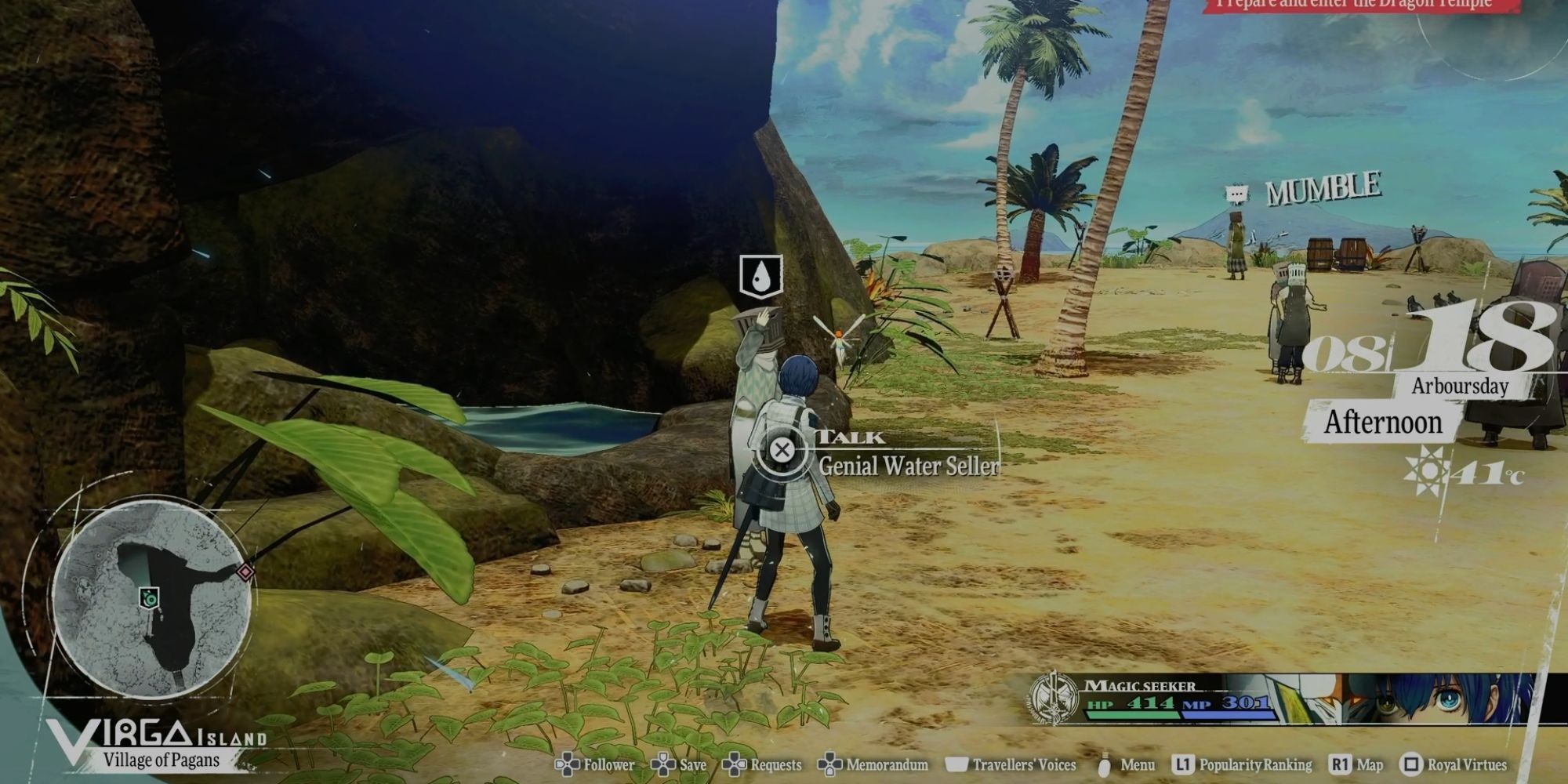Click the green player marker on the minimap
Image resolution: width=1568 pixels, height=784 pixels.
[x=150, y=597]
